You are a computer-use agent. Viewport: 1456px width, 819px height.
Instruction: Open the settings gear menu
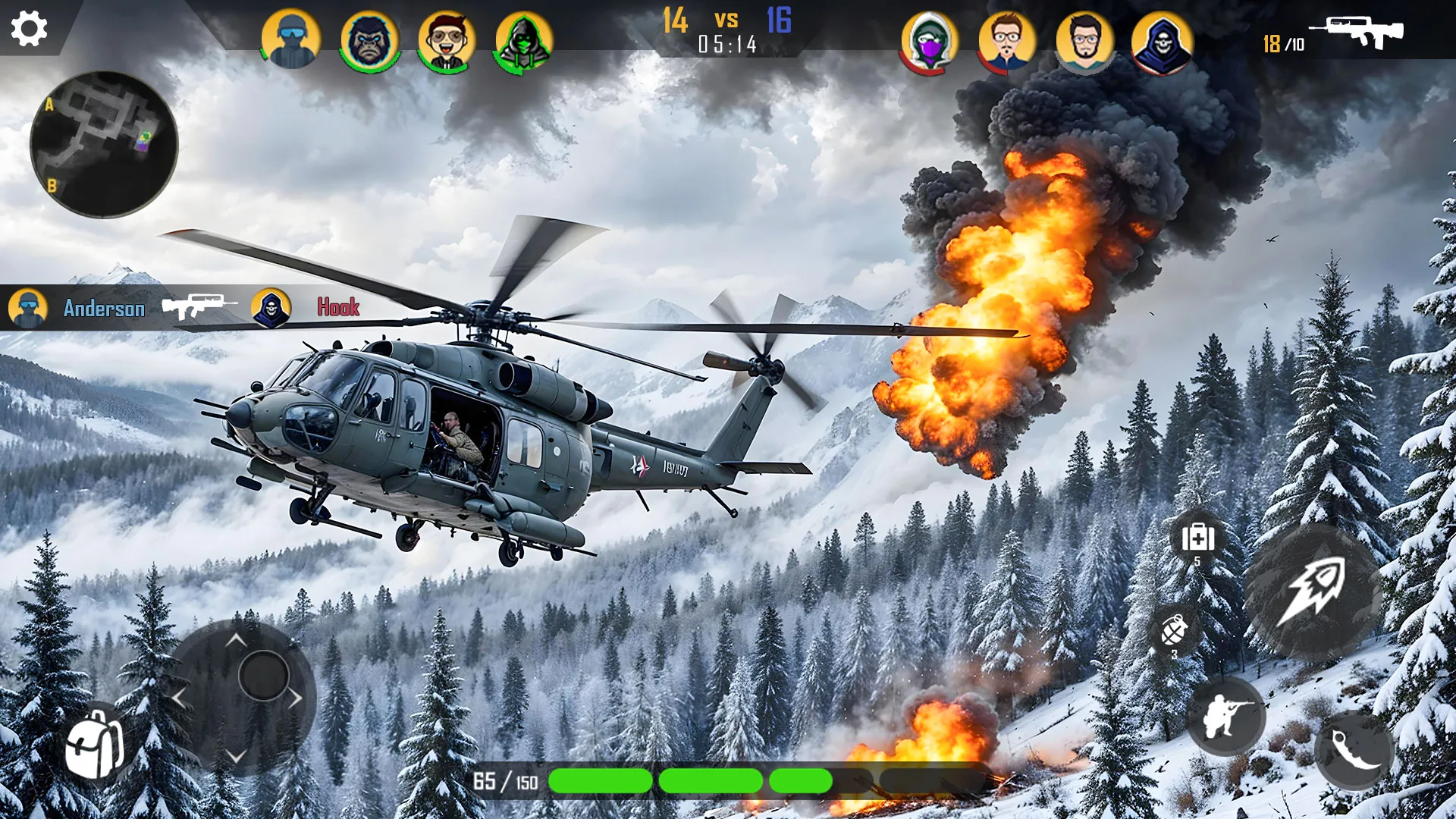click(29, 30)
